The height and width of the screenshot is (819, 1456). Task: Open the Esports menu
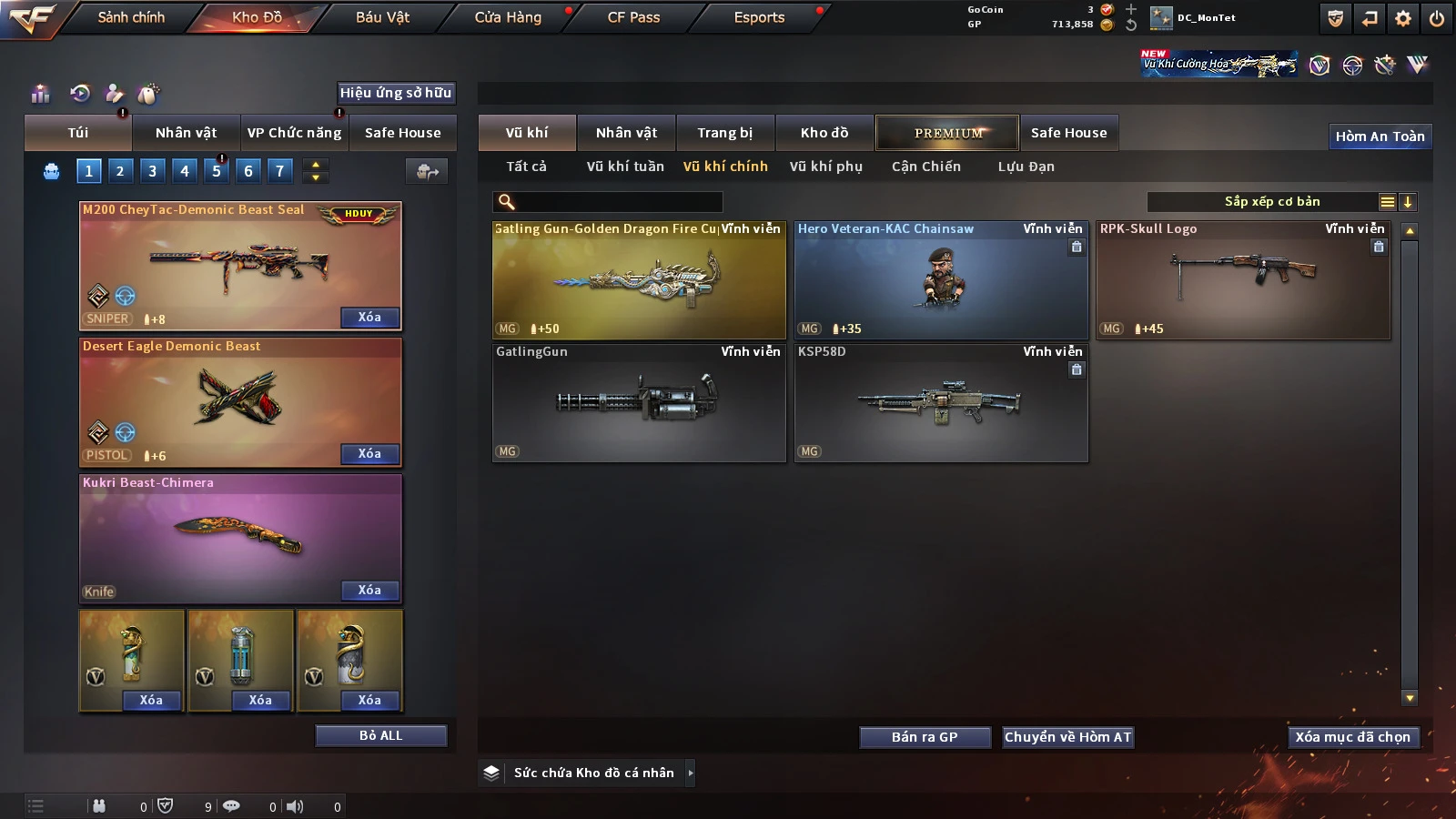(x=759, y=17)
